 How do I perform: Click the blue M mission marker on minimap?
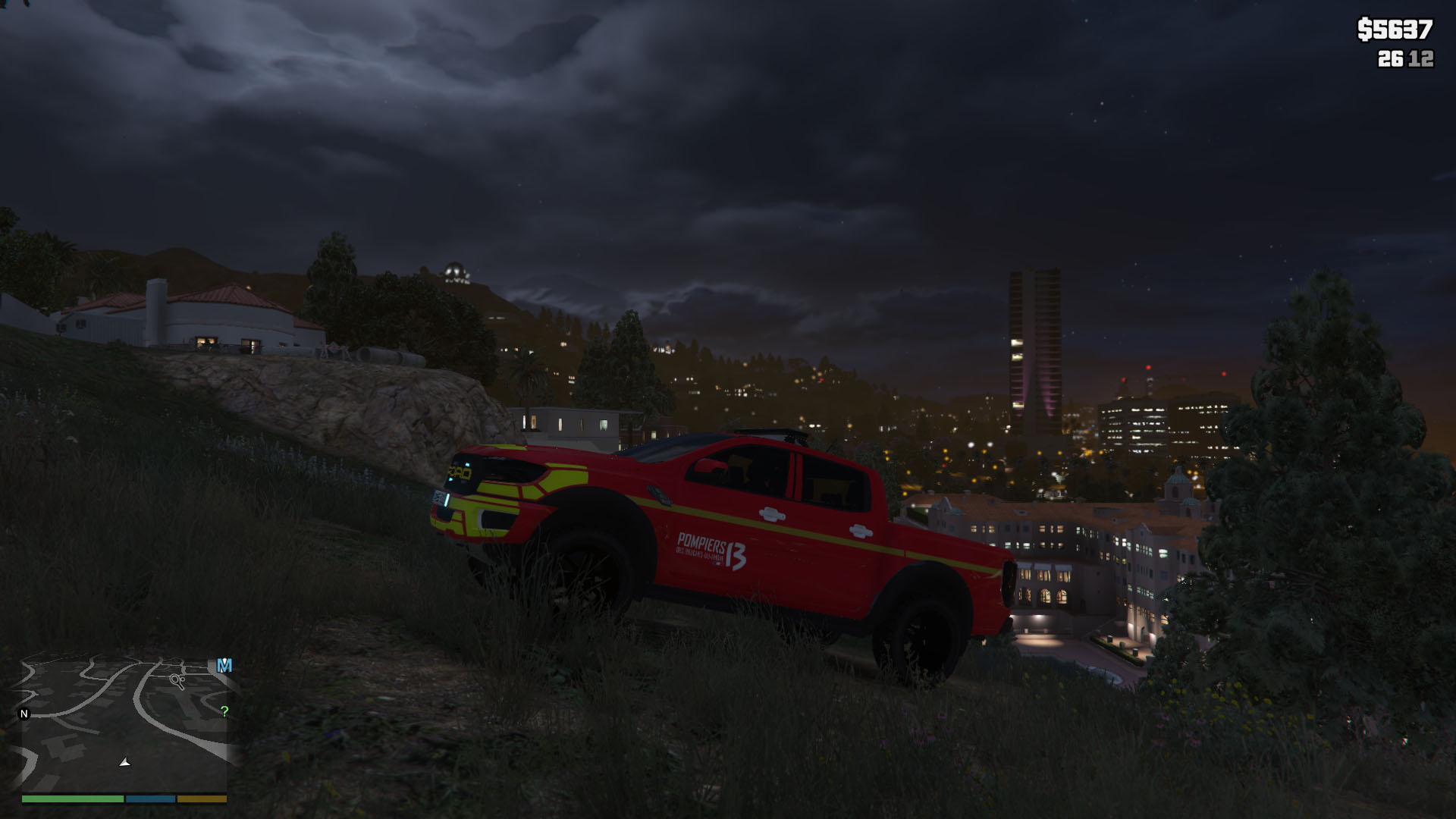pyautogui.click(x=224, y=666)
